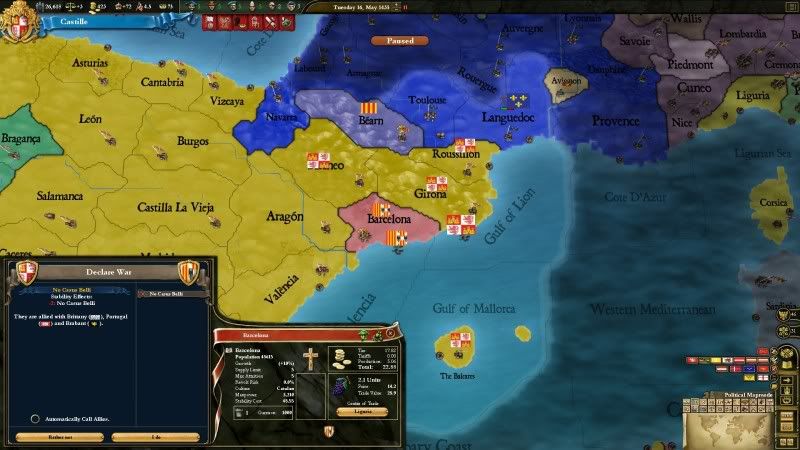Image resolution: width=800 pixels, height=450 pixels.
Task: Toggle the Automatically Call Allies option
Action: click(37, 419)
